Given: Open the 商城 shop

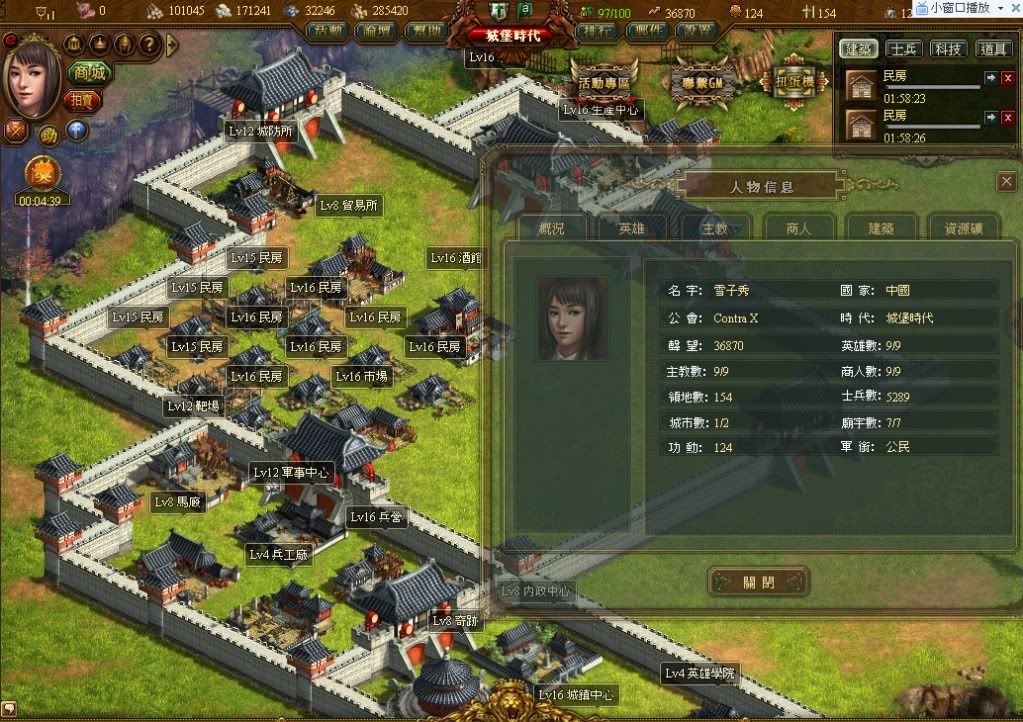Looking at the screenshot, I should coord(90,73).
